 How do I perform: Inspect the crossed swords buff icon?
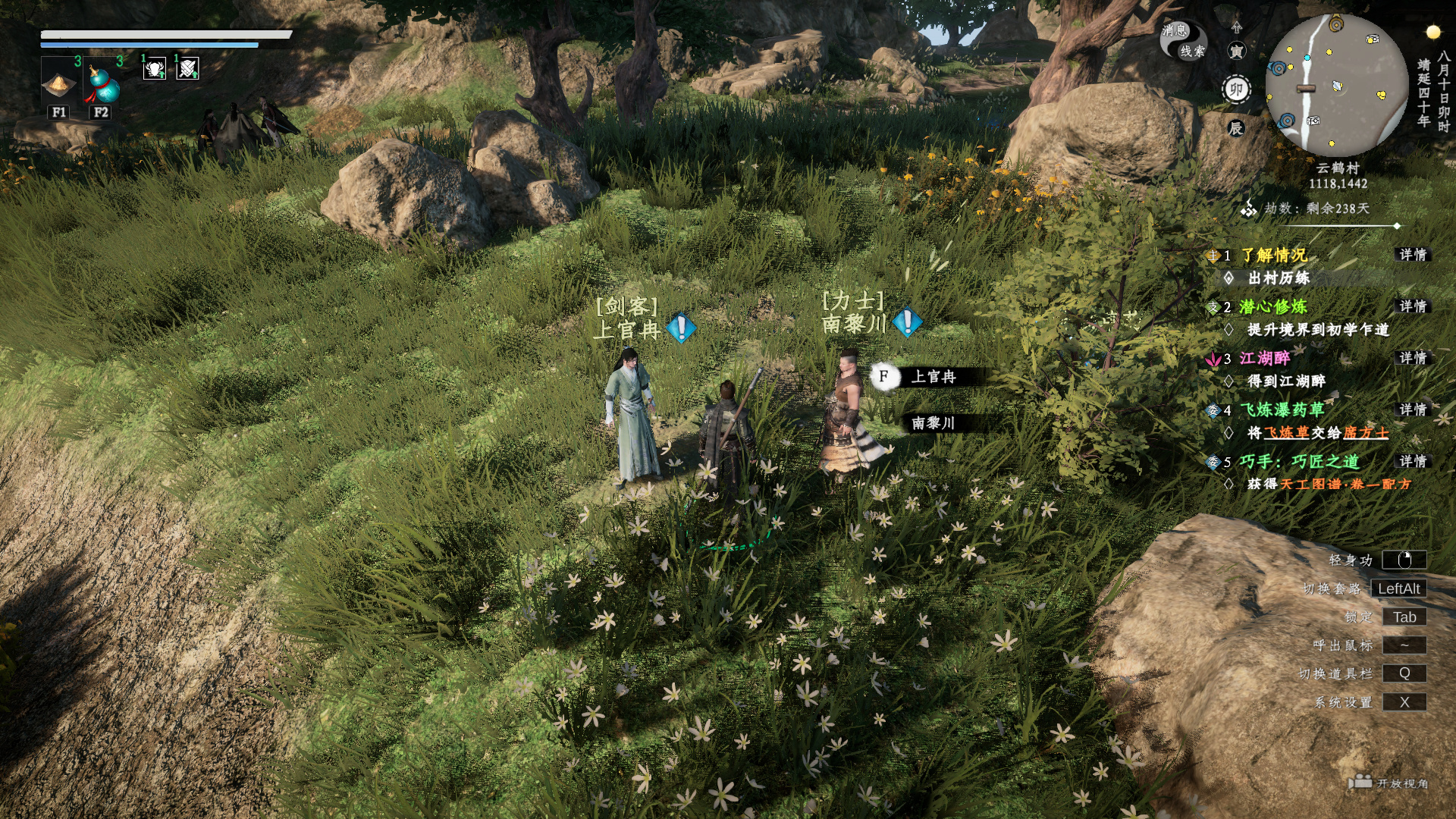(188, 70)
